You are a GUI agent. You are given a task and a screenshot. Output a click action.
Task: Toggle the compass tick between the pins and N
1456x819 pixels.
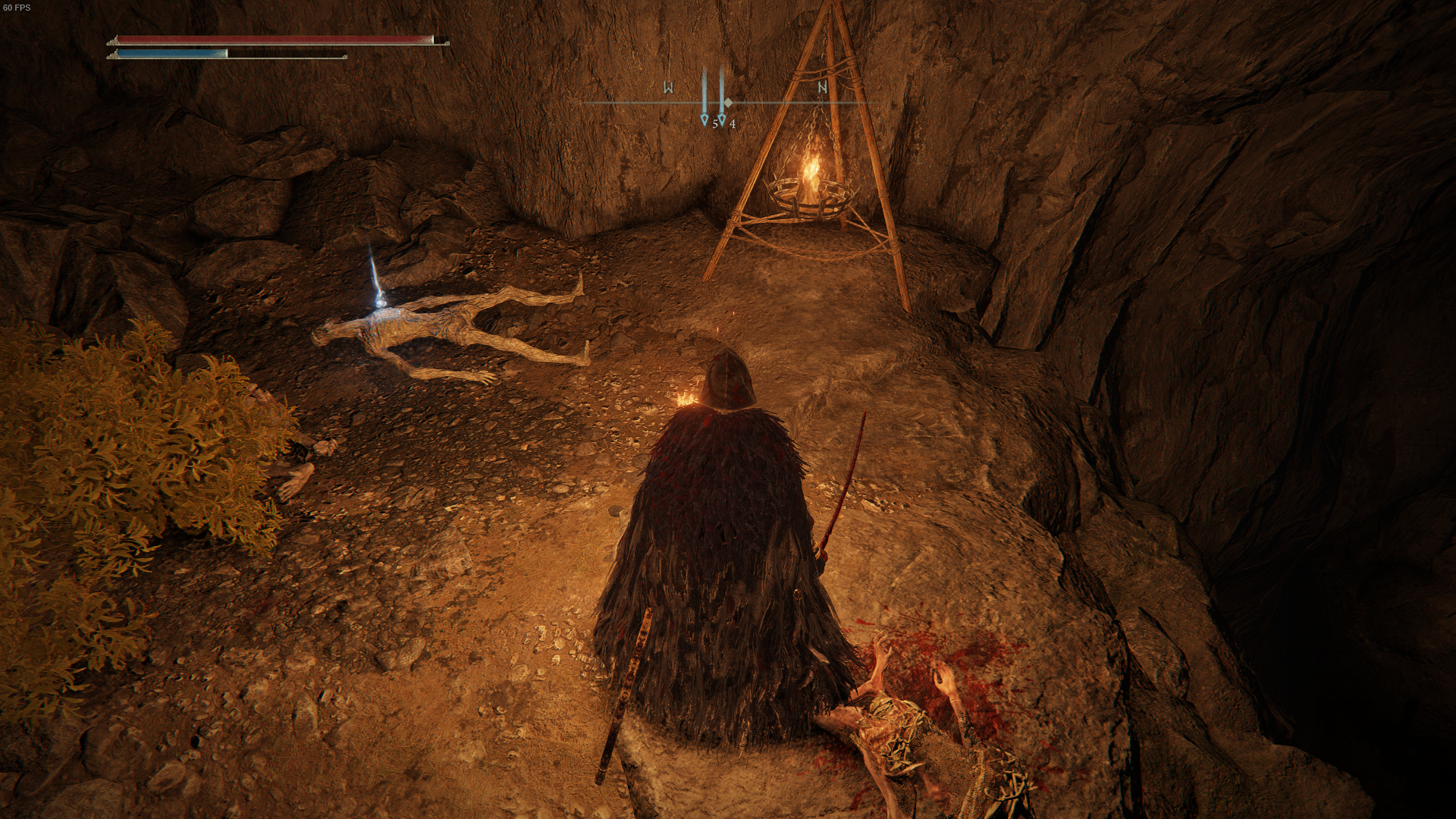(783, 102)
